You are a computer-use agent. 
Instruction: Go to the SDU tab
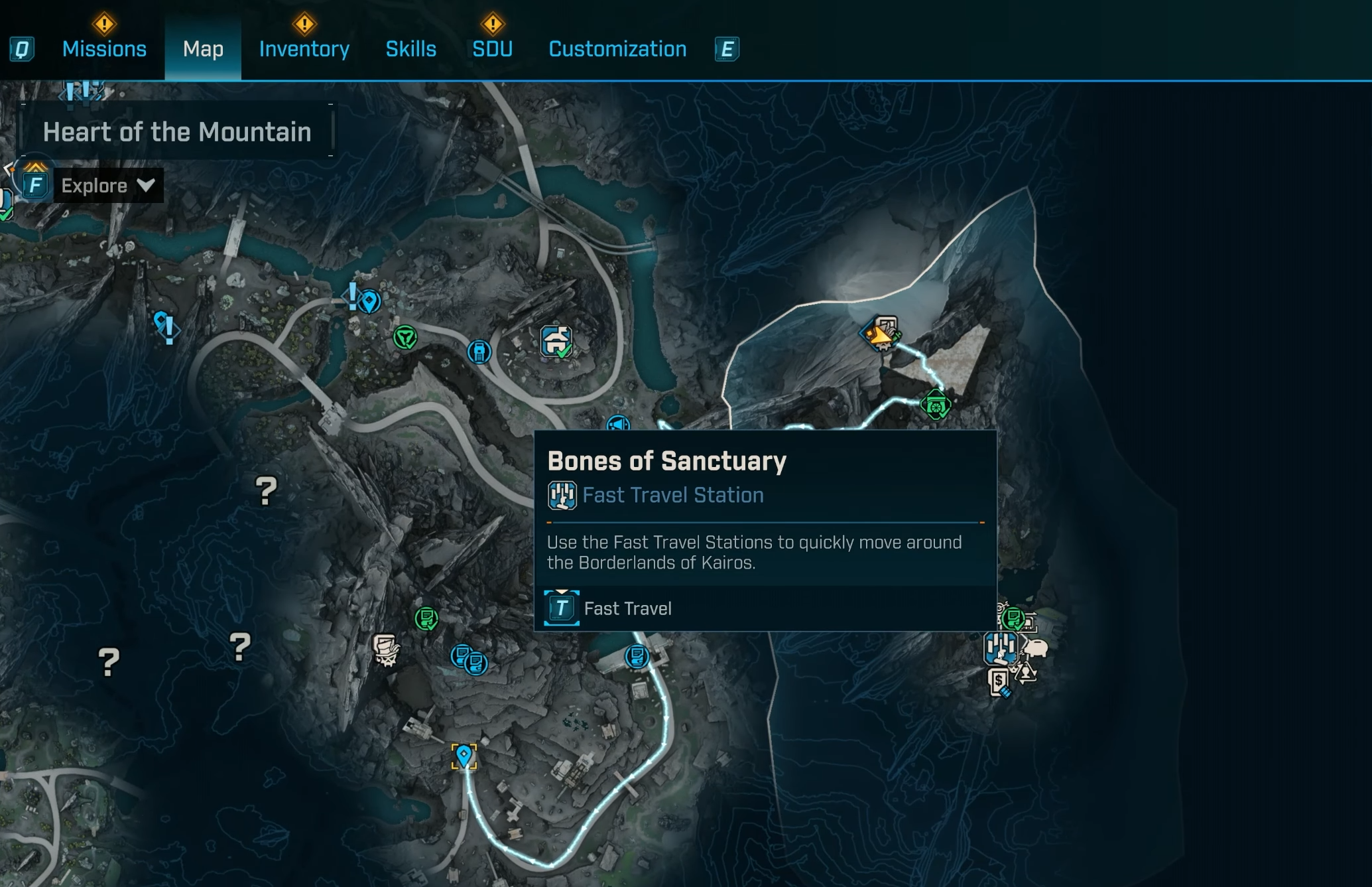point(492,49)
